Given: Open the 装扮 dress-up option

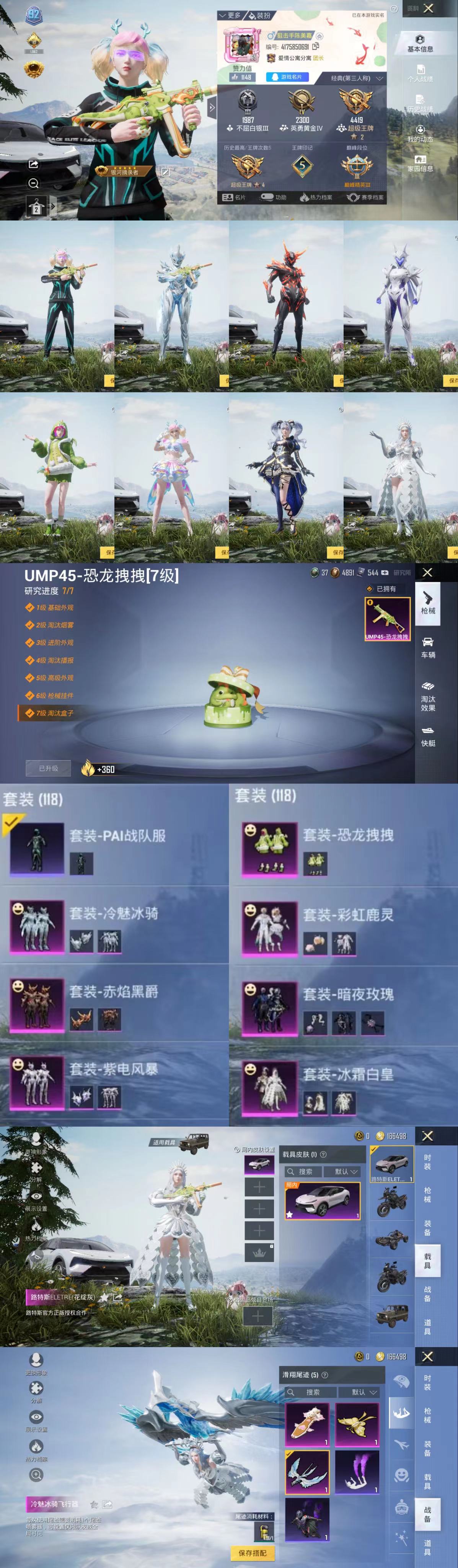Looking at the screenshot, I should click(x=260, y=15).
